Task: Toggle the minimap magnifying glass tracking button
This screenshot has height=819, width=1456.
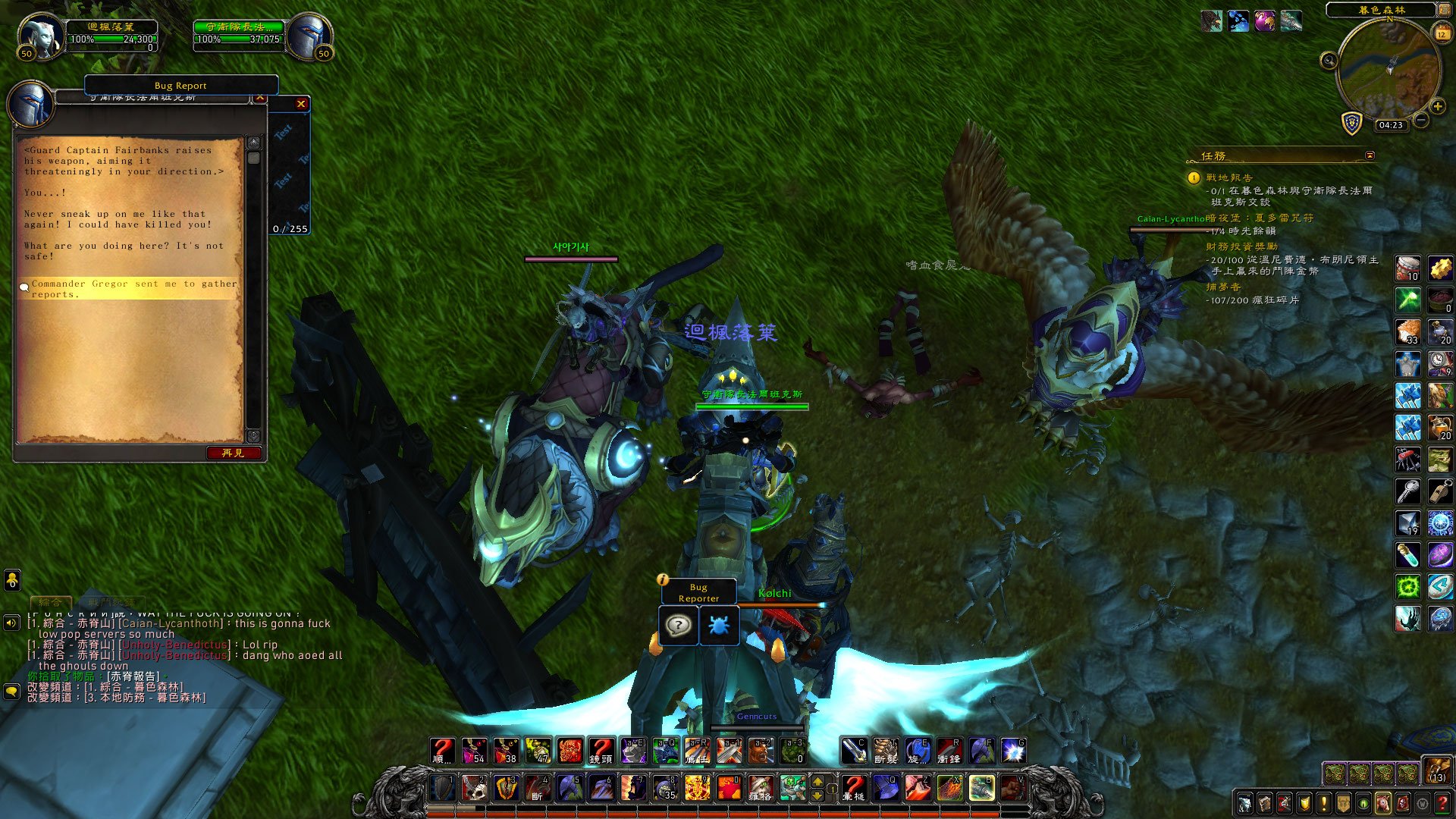Action: pyautogui.click(x=1329, y=61)
